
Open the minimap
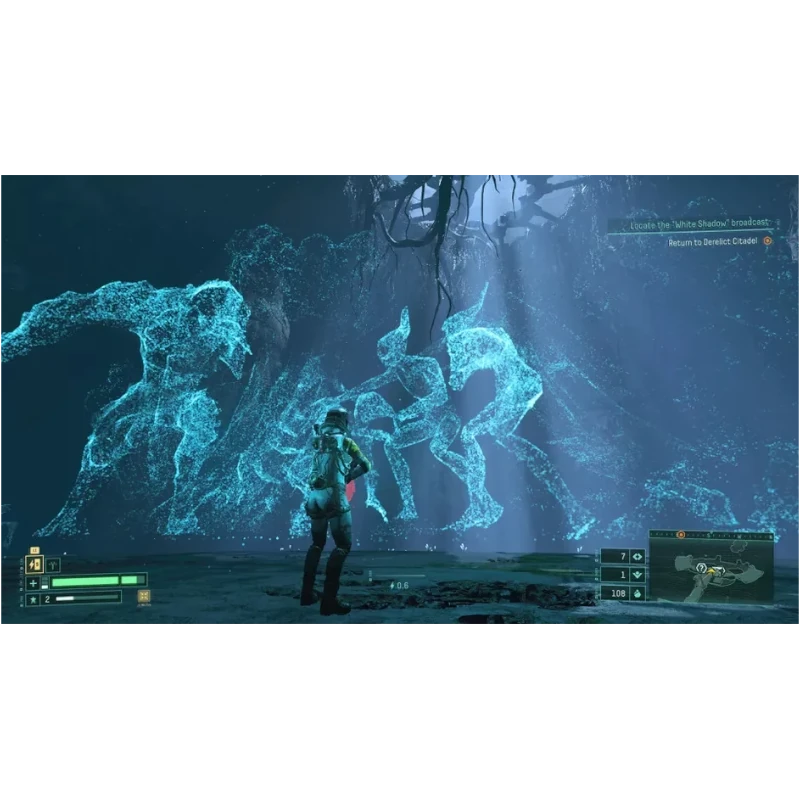click(x=710, y=568)
